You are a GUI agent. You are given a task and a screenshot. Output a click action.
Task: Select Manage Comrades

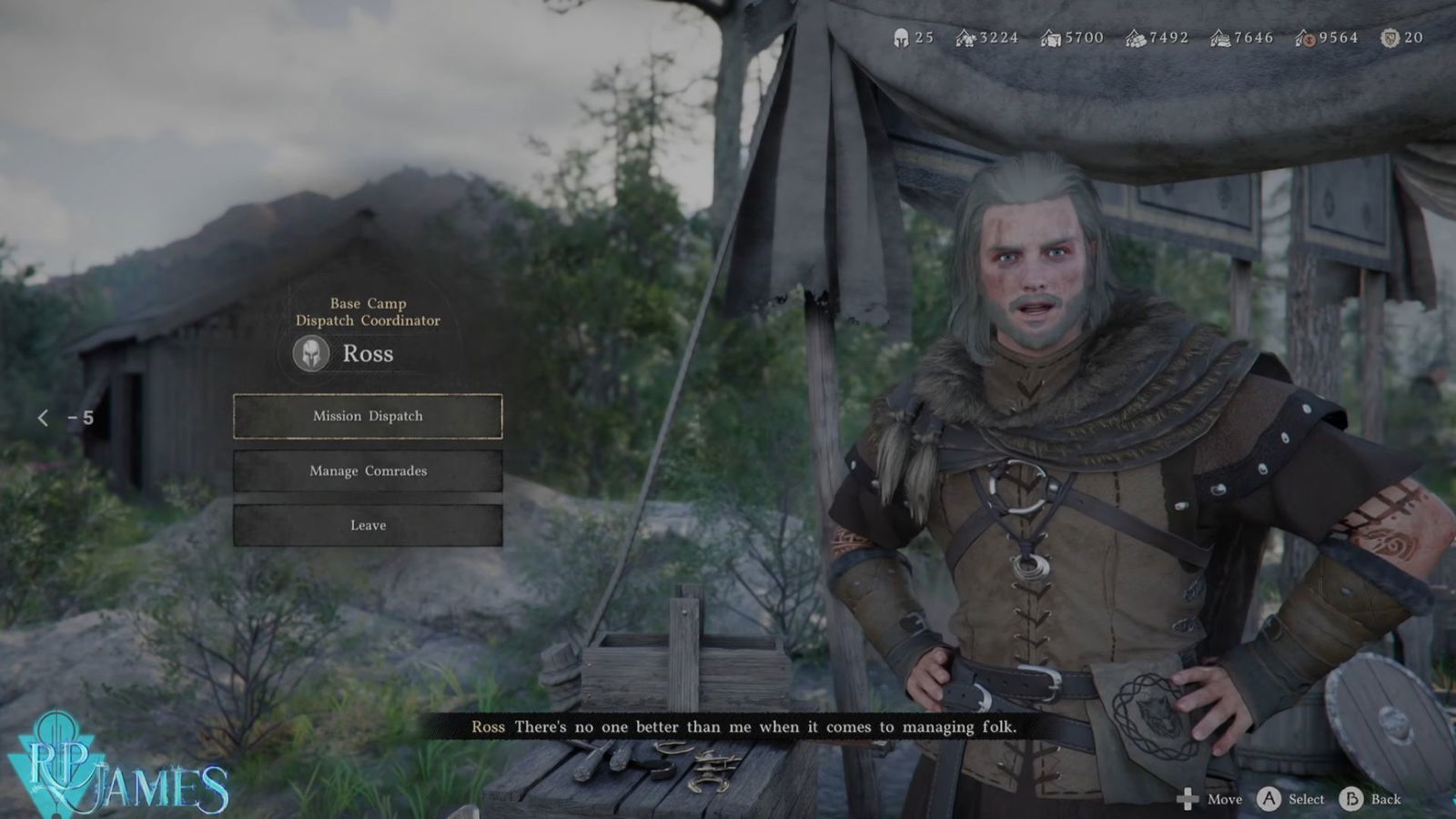368,470
